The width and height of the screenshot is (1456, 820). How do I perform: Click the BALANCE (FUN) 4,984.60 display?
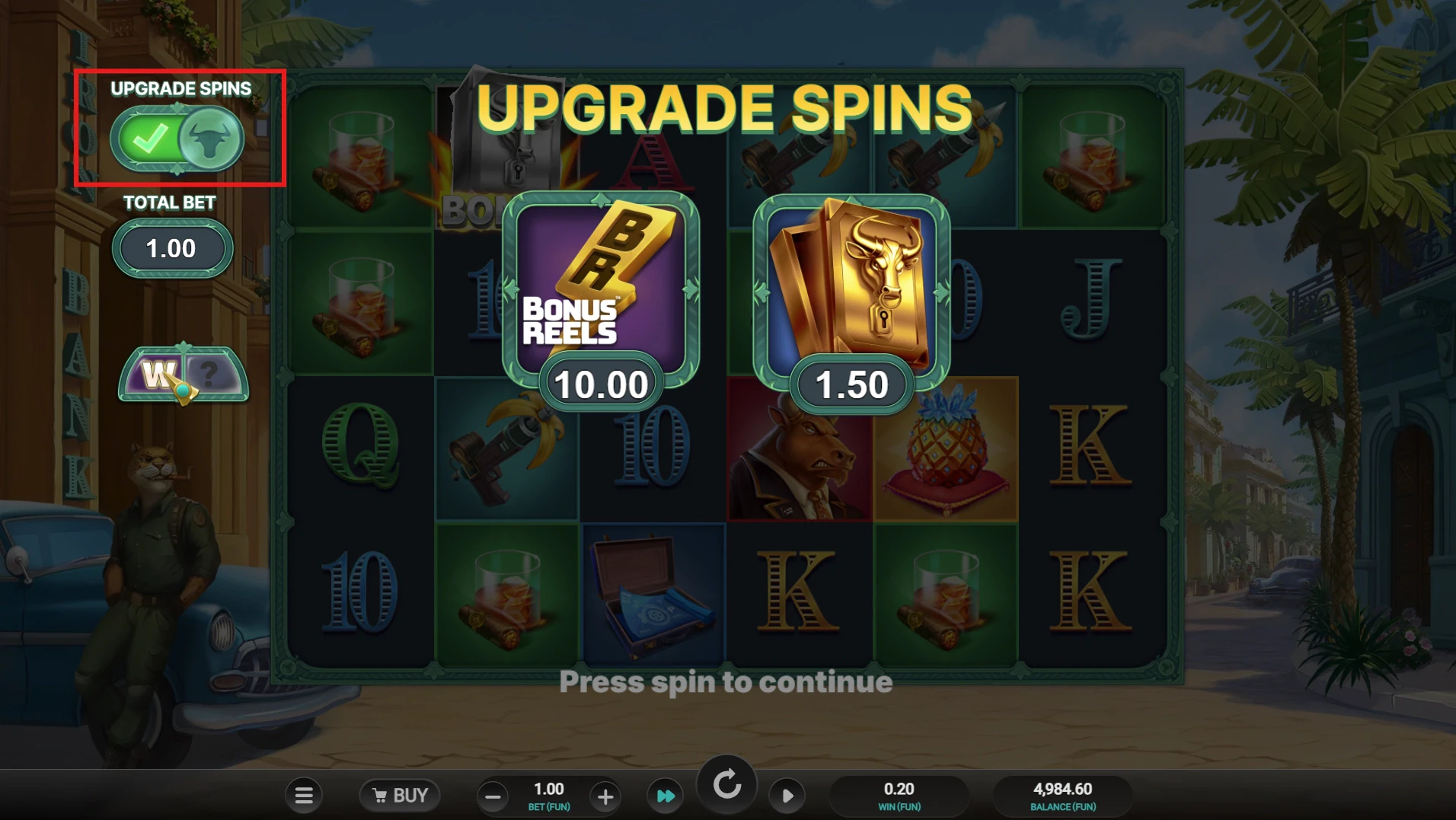(x=1062, y=795)
